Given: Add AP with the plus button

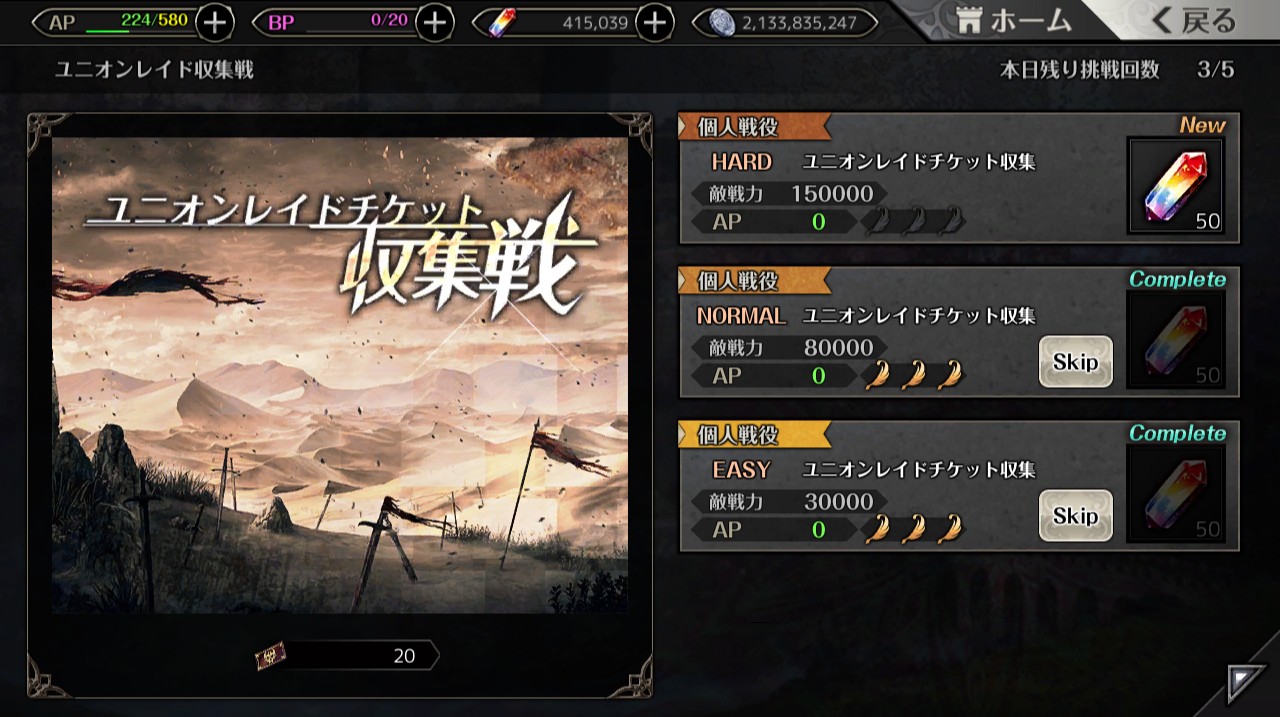Looking at the screenshot, I should tap(215, 22).
